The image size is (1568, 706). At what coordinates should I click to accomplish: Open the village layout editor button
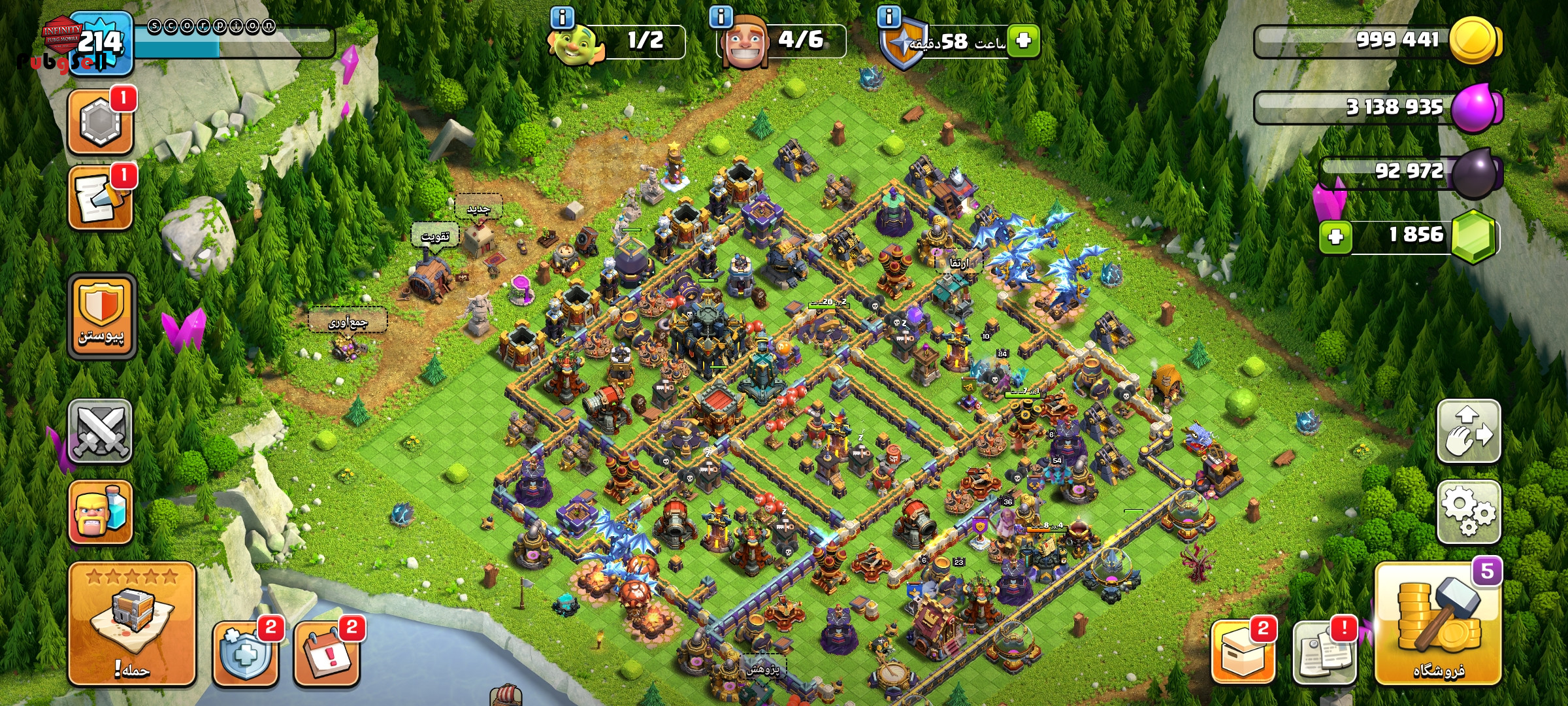pyautogui.click(x=1468, y=431)
